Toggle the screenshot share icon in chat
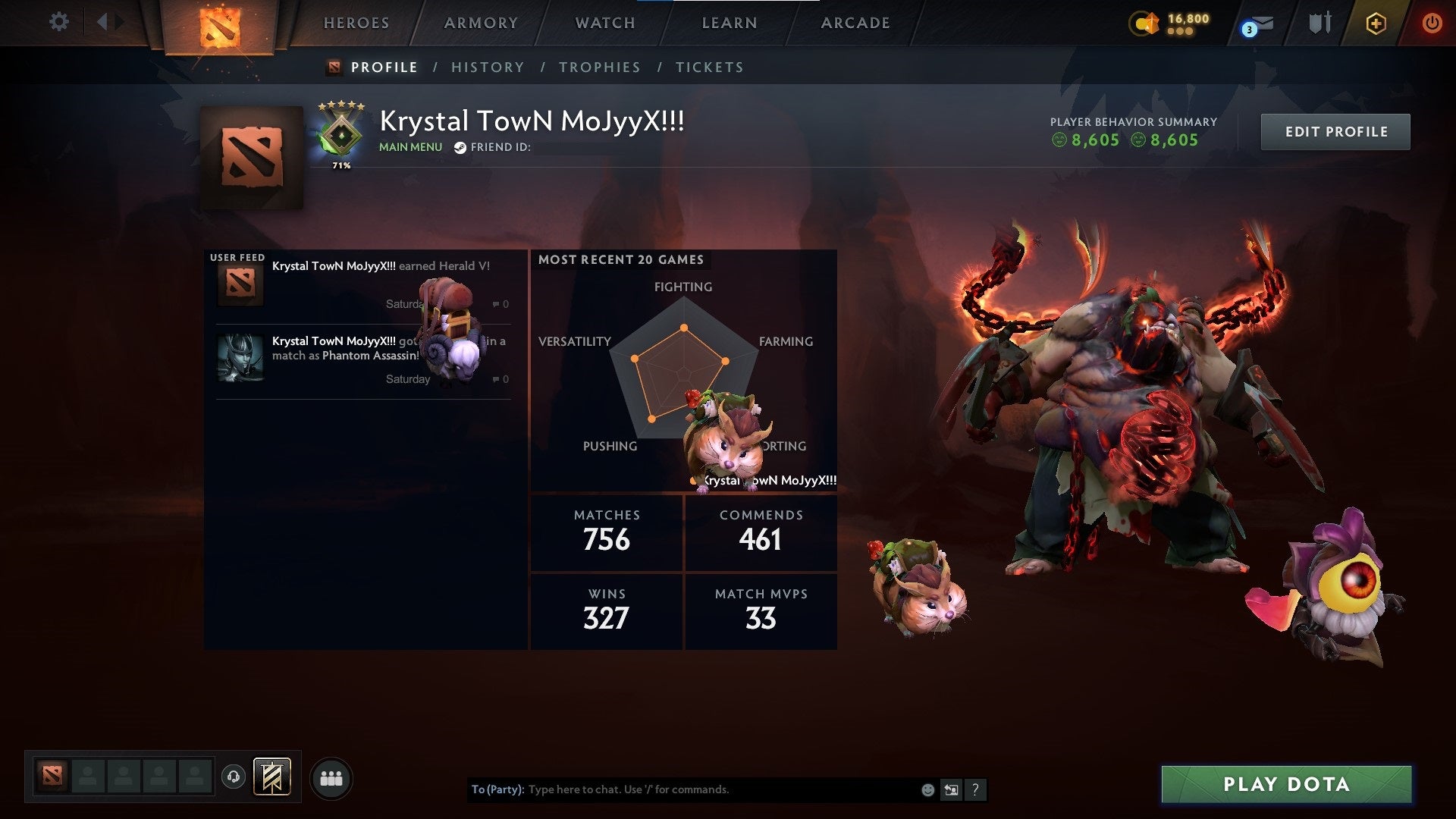The image size is (1456, 819). click(952, 789)
